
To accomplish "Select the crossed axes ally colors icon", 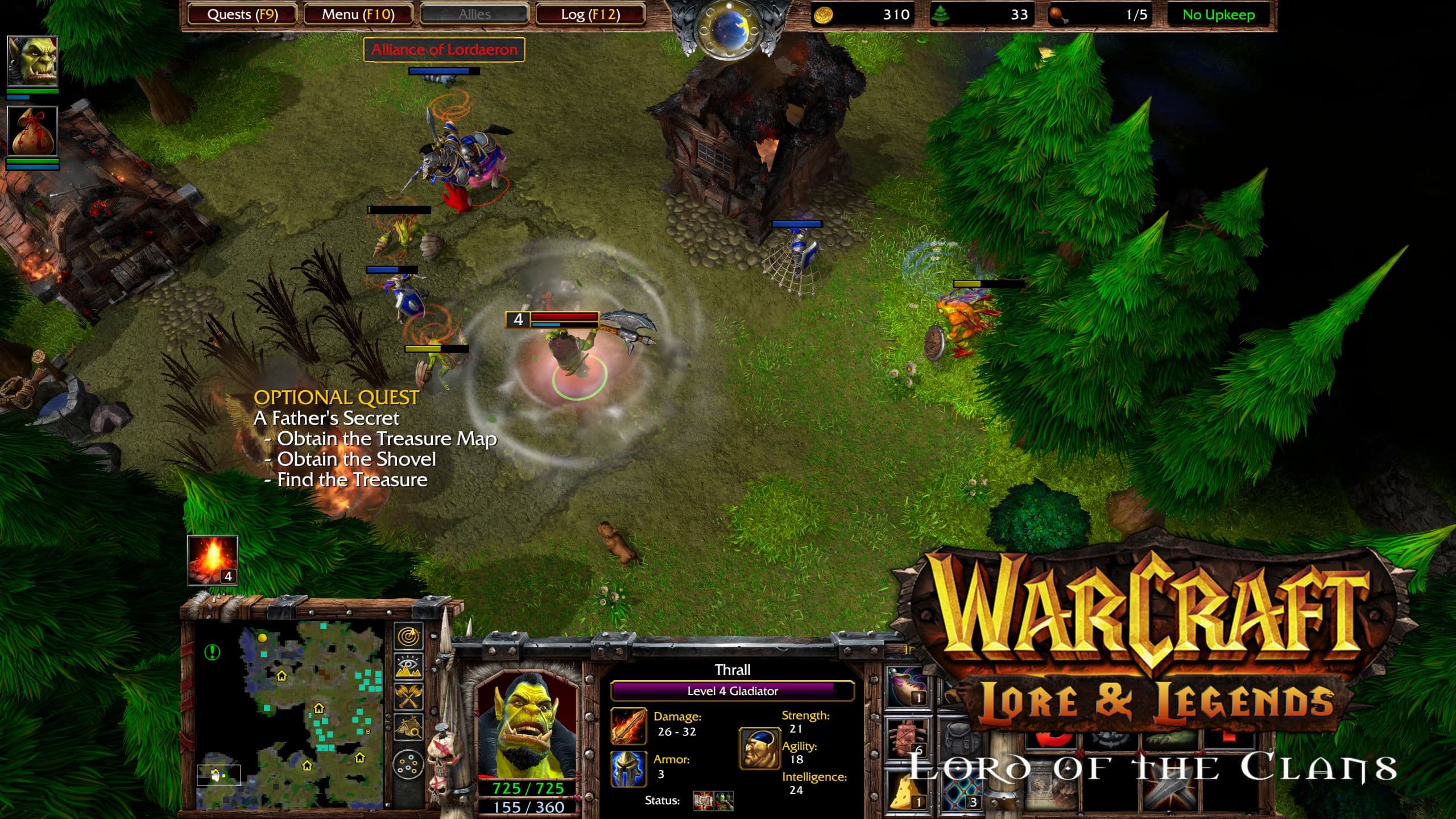I will pos(408,695).
